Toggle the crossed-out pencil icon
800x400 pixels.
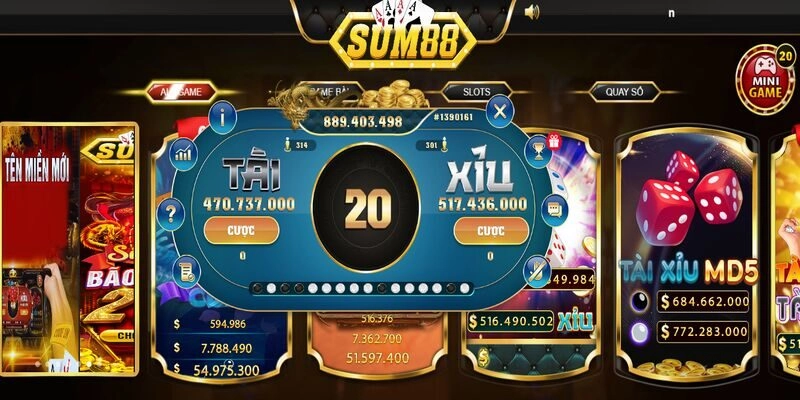(536, 269)
